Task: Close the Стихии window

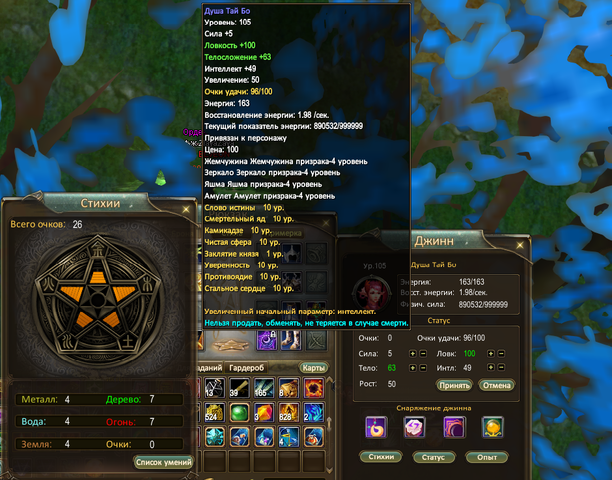Action: (184, 208)
